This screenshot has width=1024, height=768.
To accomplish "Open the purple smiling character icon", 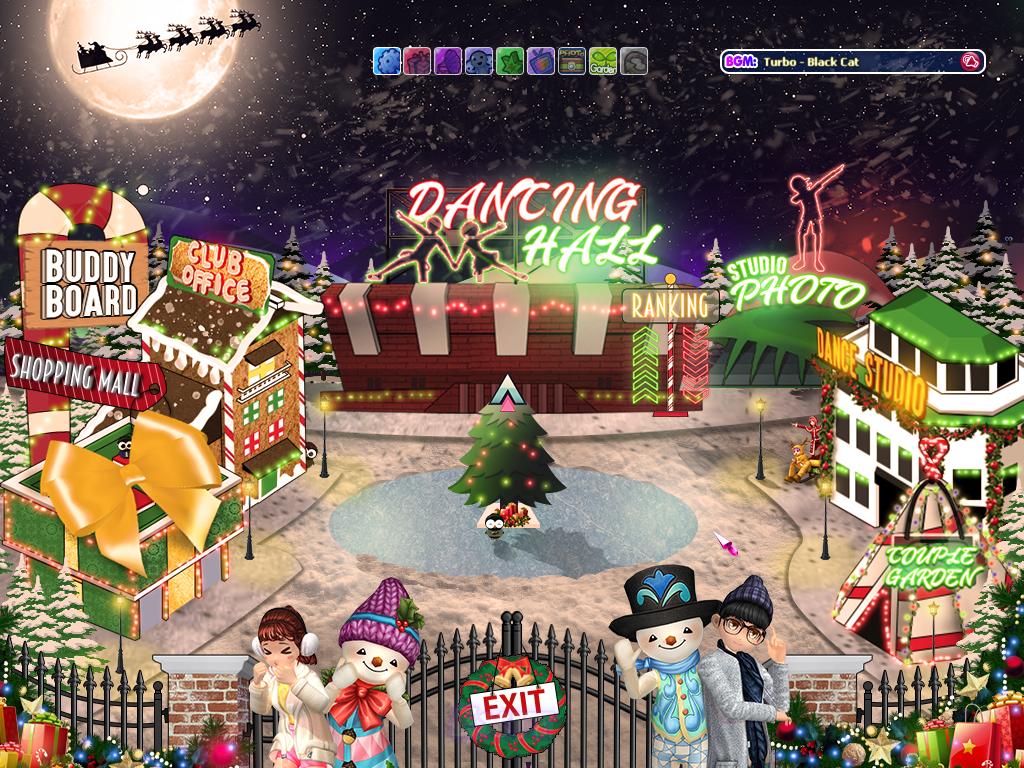I will 479,61.
